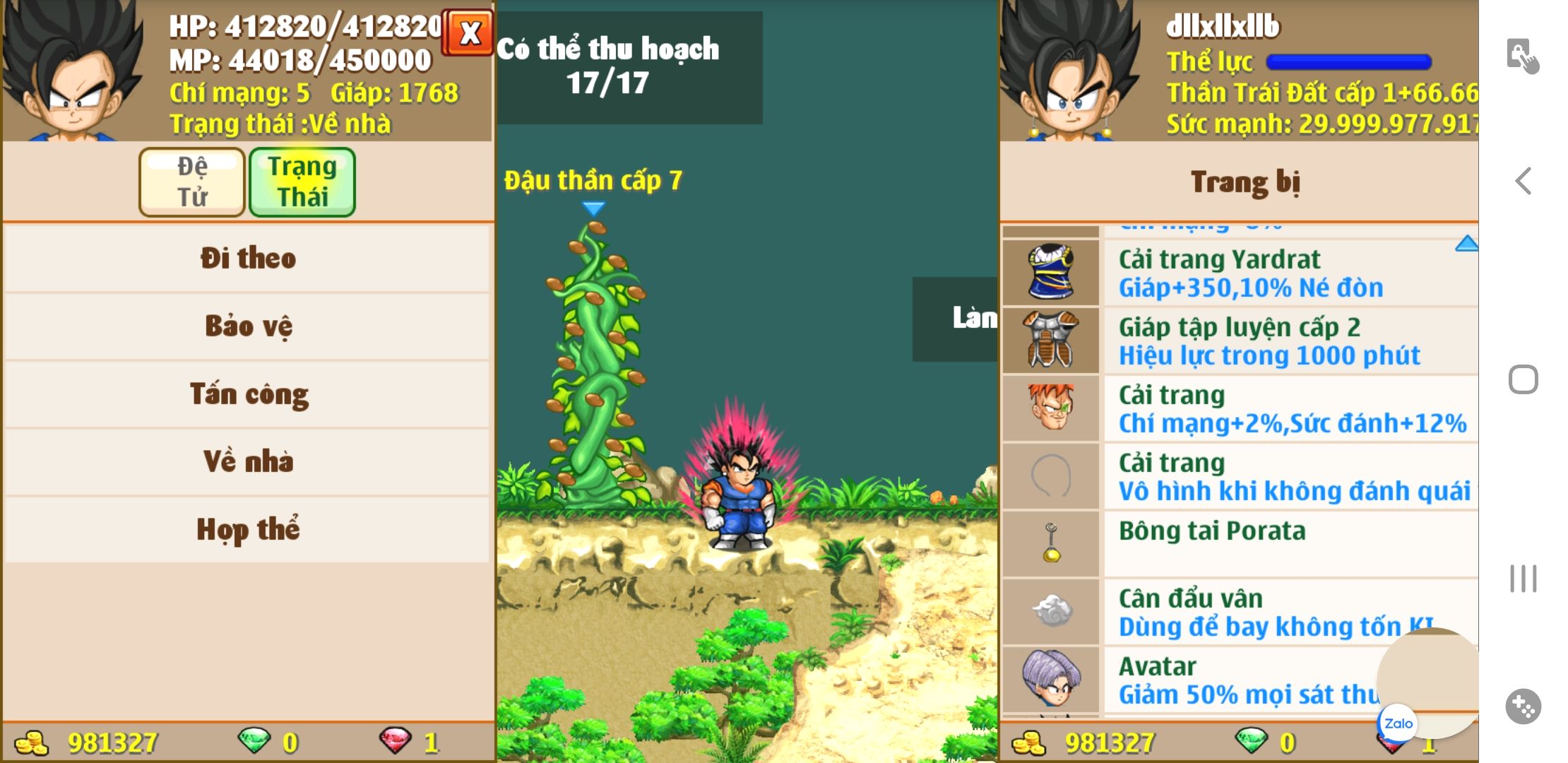
Task: Tap the Android back navigation arrow
Action: 1524,182
